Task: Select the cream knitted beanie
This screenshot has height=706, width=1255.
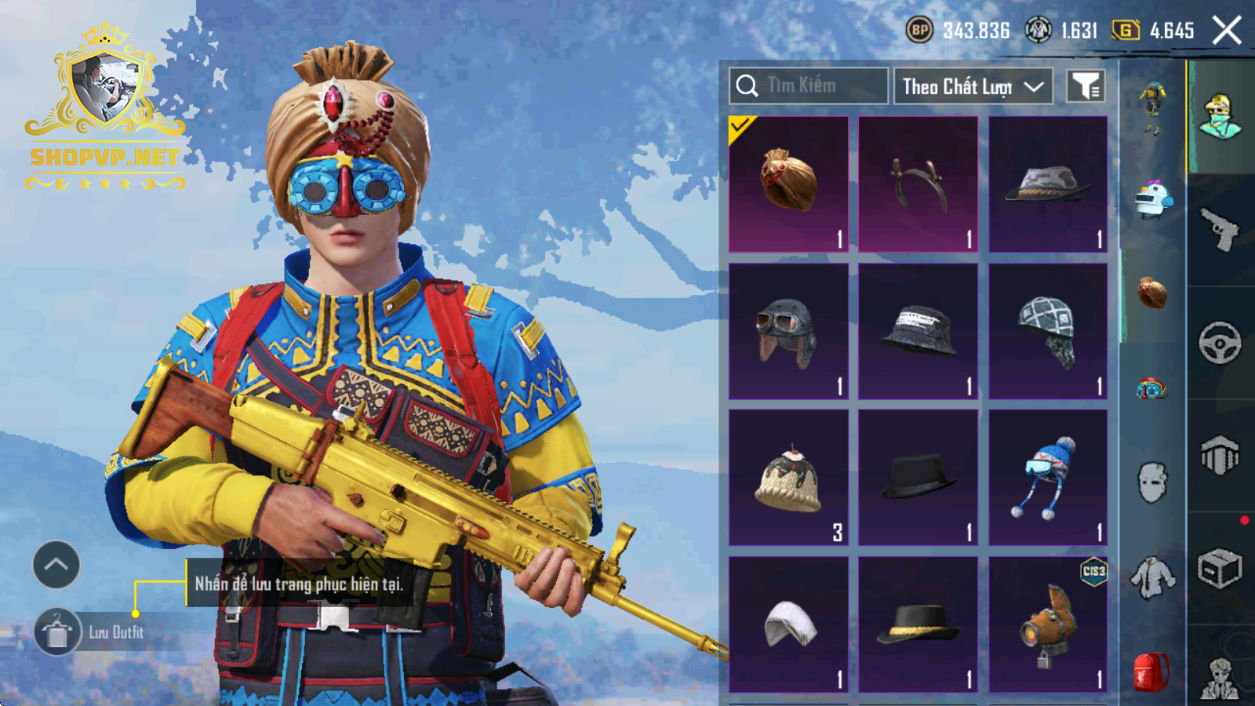Action: (788, 478)
